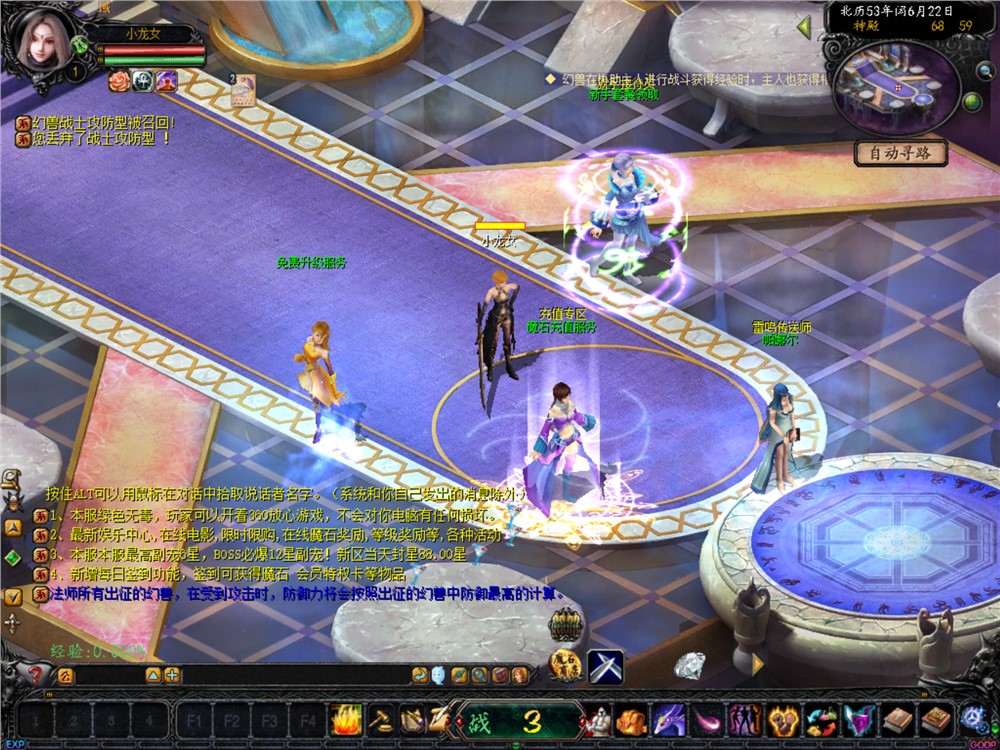Click the 自动寻路 auto-pathfinding button

(x=899, y=153)
